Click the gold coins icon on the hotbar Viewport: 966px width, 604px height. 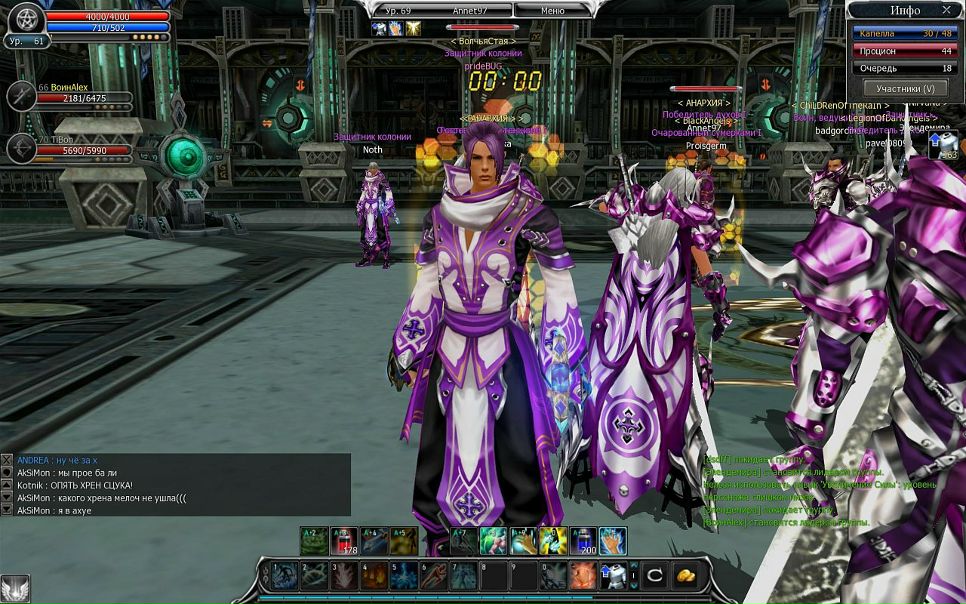pos(686,576)
